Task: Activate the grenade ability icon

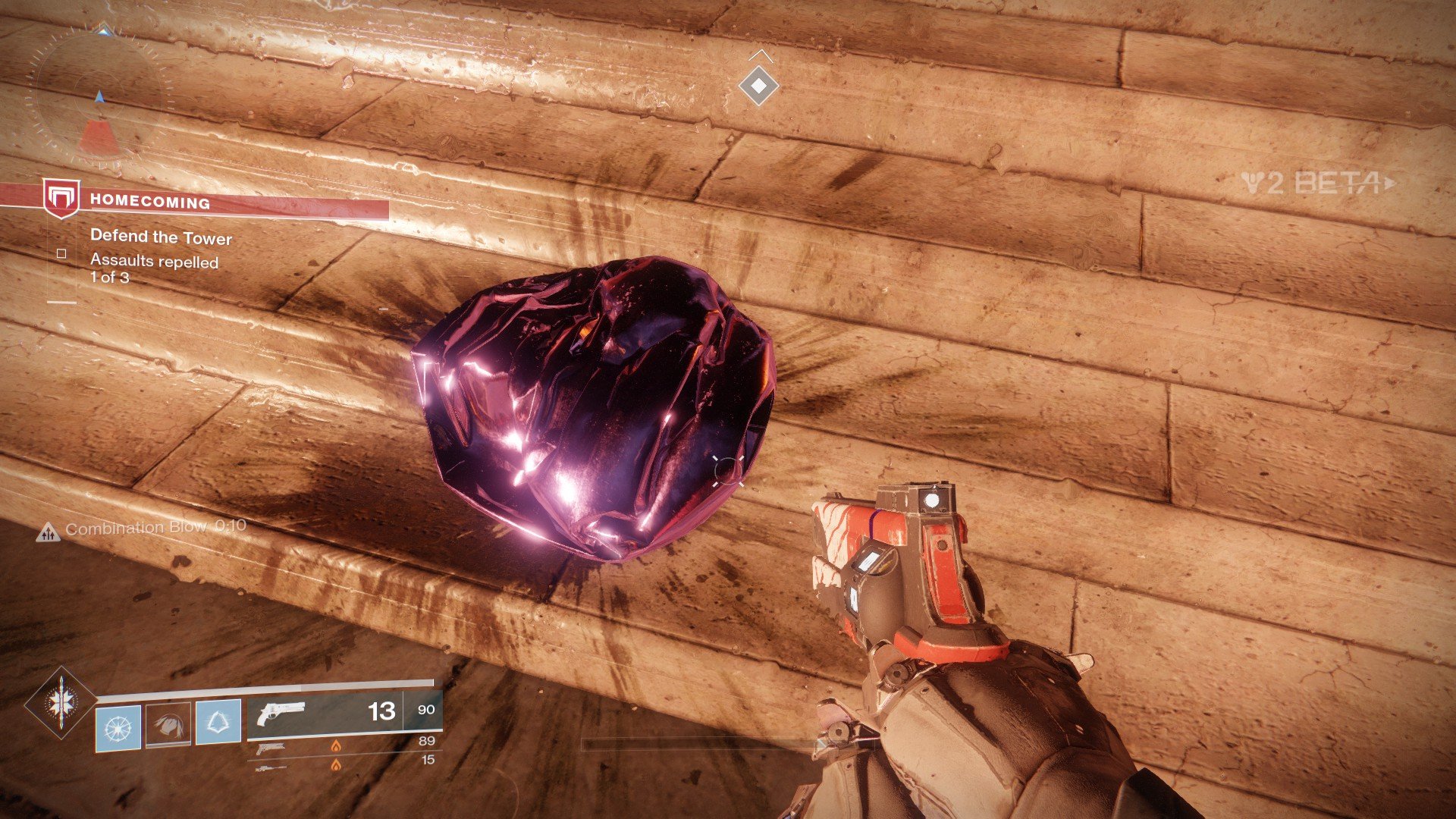Action: tap(118, 726)
